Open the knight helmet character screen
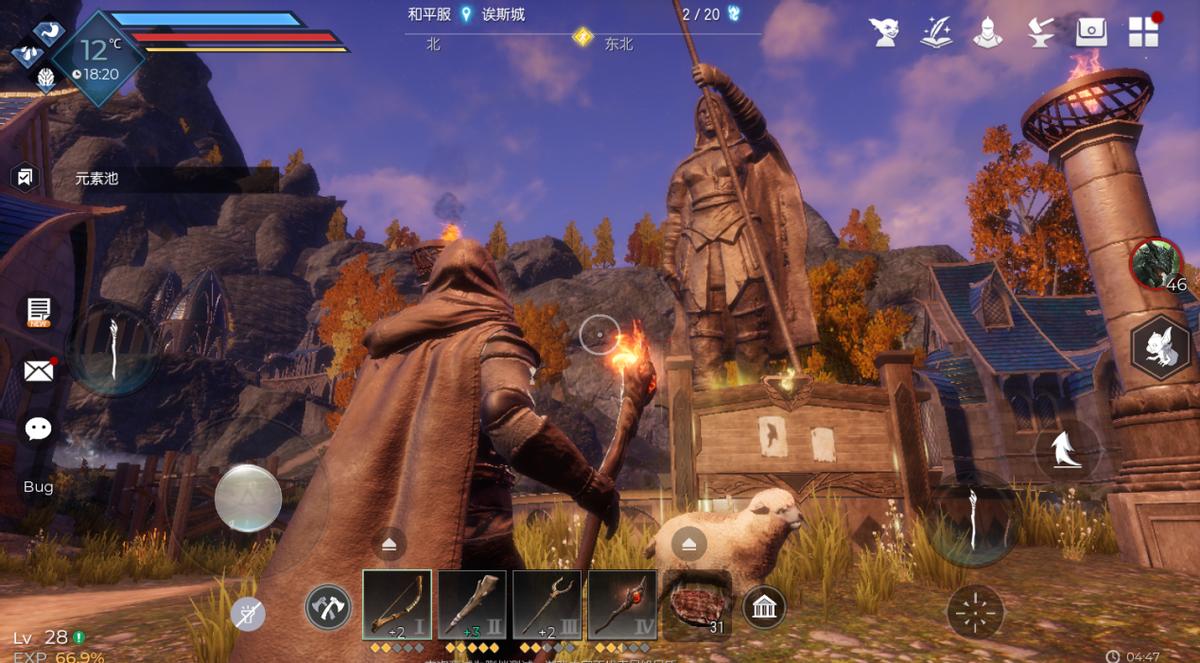Screen dimensions: 1200x663 click(x=988, y=31)
